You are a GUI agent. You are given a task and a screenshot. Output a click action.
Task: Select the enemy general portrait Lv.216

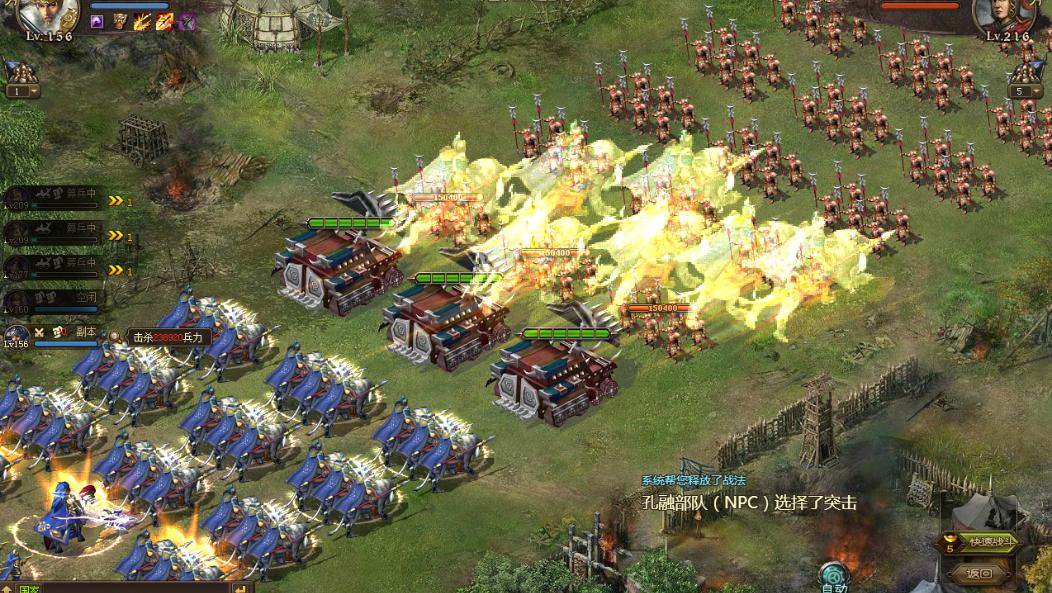(x=1005, y=15)
